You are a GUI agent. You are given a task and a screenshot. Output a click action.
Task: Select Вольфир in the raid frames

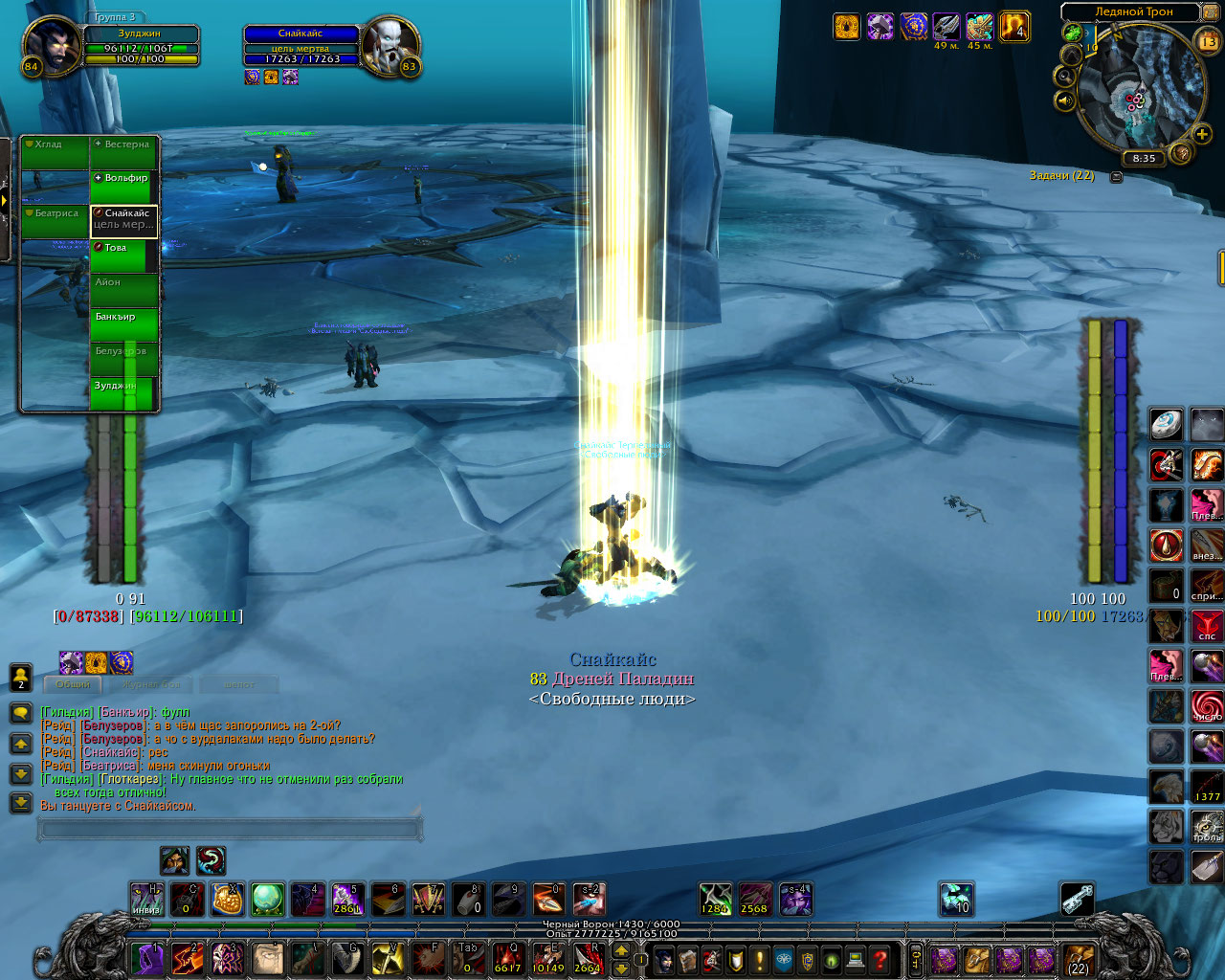pos(124,187)
